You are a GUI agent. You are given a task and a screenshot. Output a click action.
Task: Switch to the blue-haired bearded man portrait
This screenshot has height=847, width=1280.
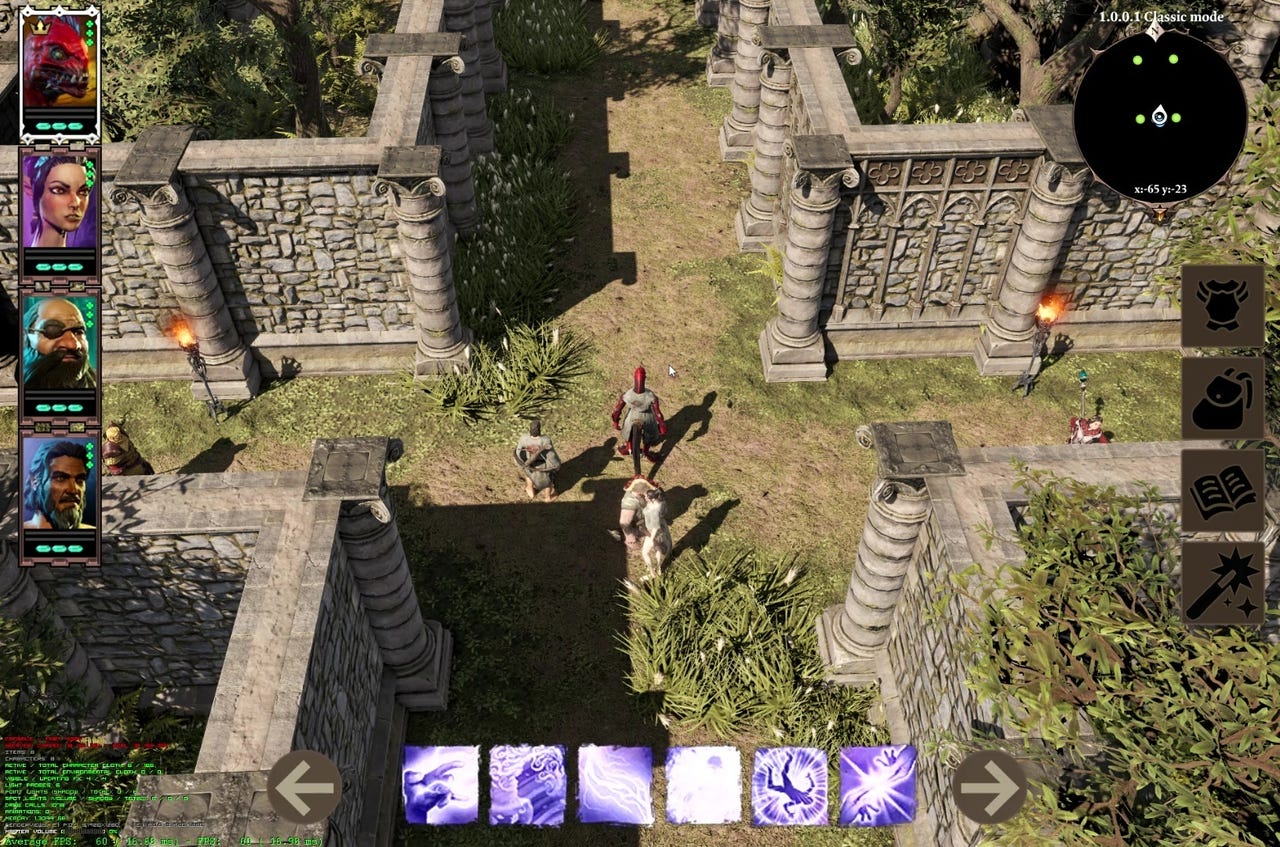pyautogui.click(x=59, y=484)
